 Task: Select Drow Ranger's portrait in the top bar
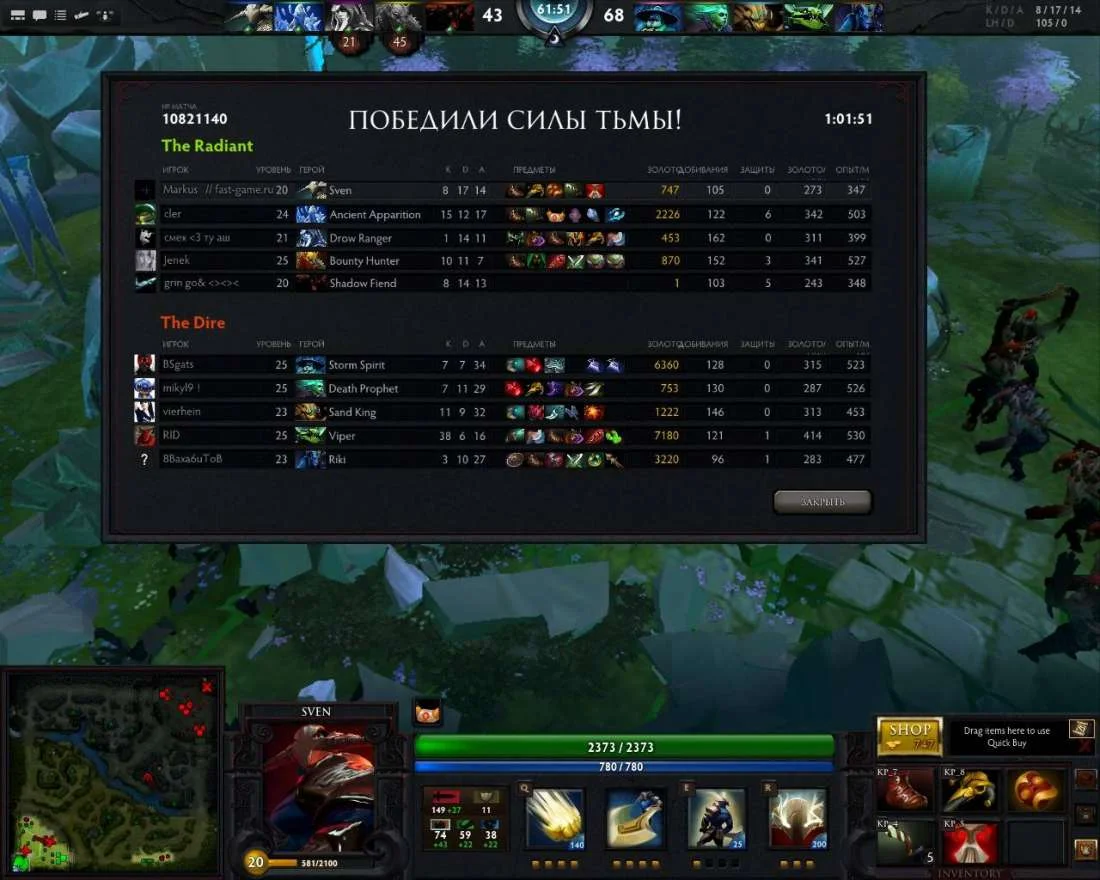351,17
